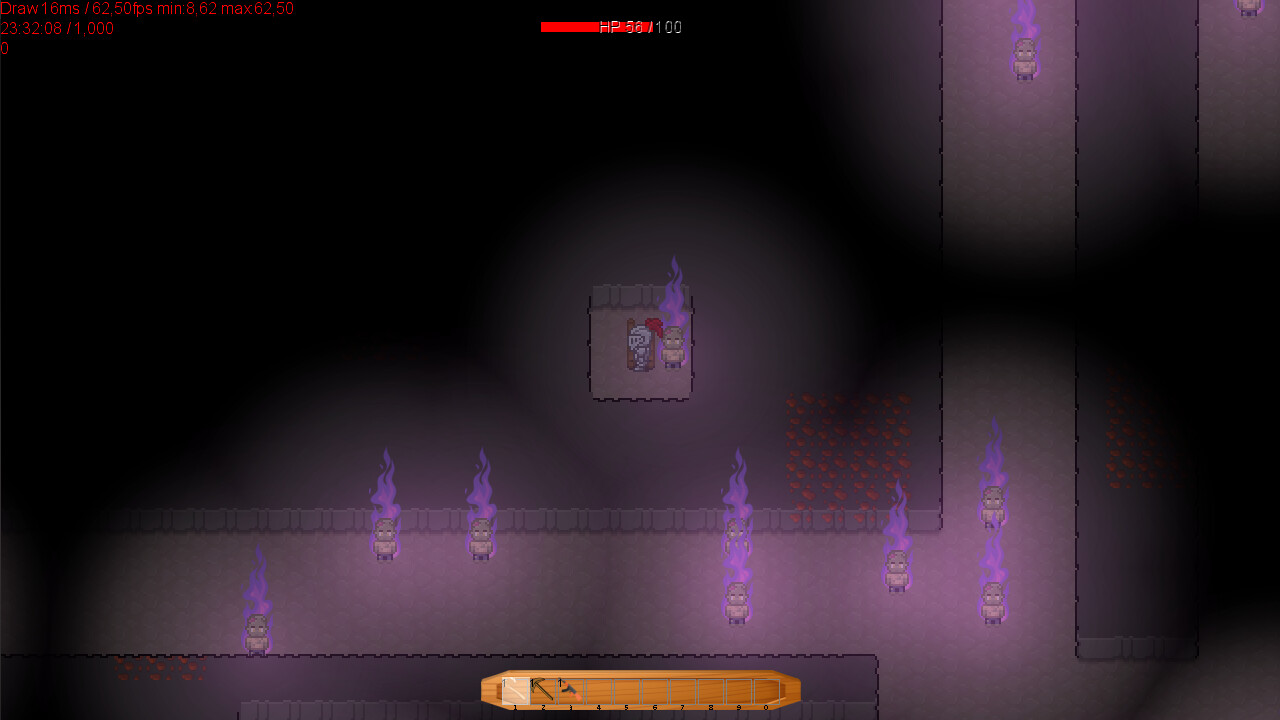
Task: Click the zombie in the right corridor
Action: point(993,505)
